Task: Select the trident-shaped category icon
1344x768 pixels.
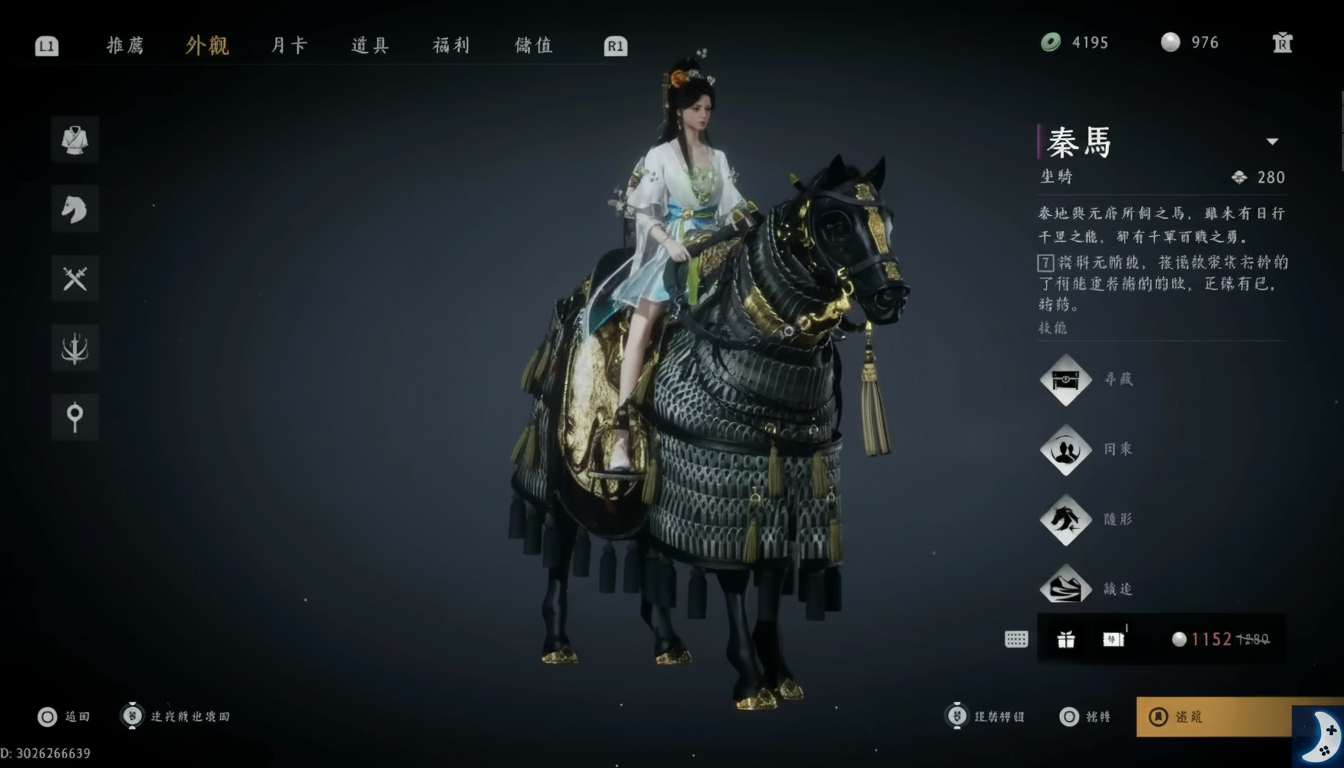Action: pos(75,348)
